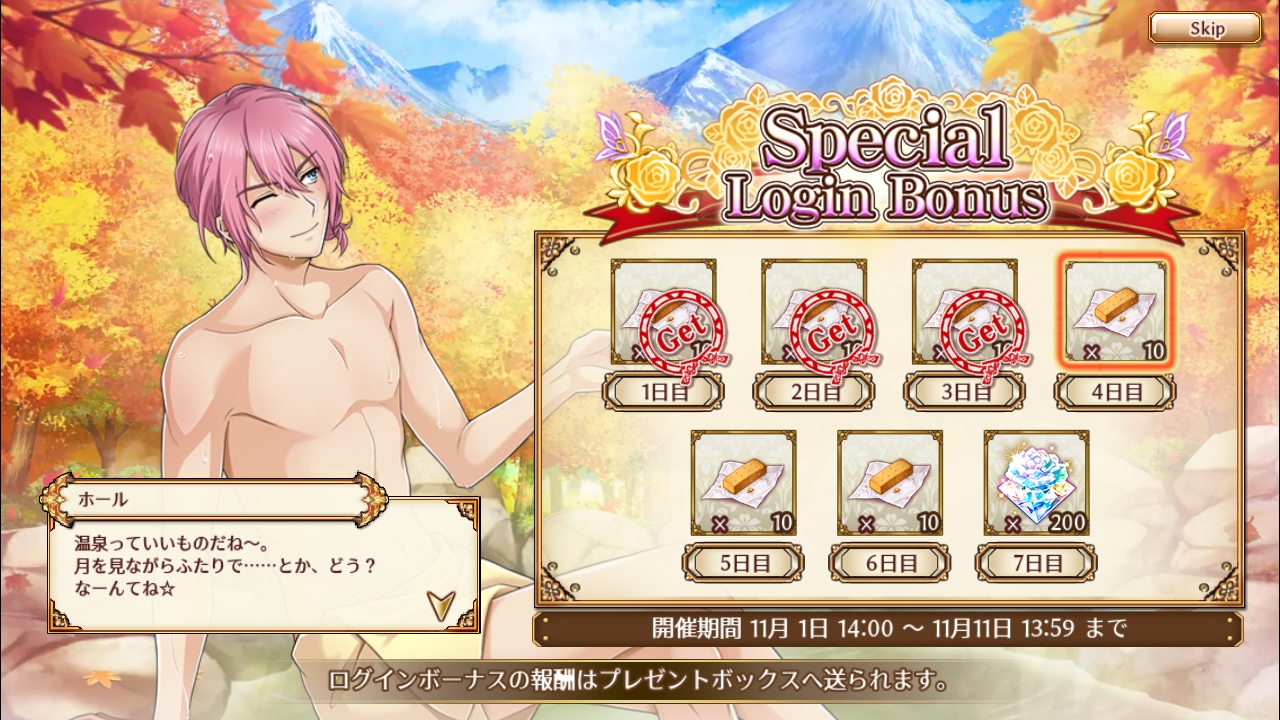Select the highlighted day 4 reward tile
Viewport: 1280px width, 720px height.
coord(1115,313)
